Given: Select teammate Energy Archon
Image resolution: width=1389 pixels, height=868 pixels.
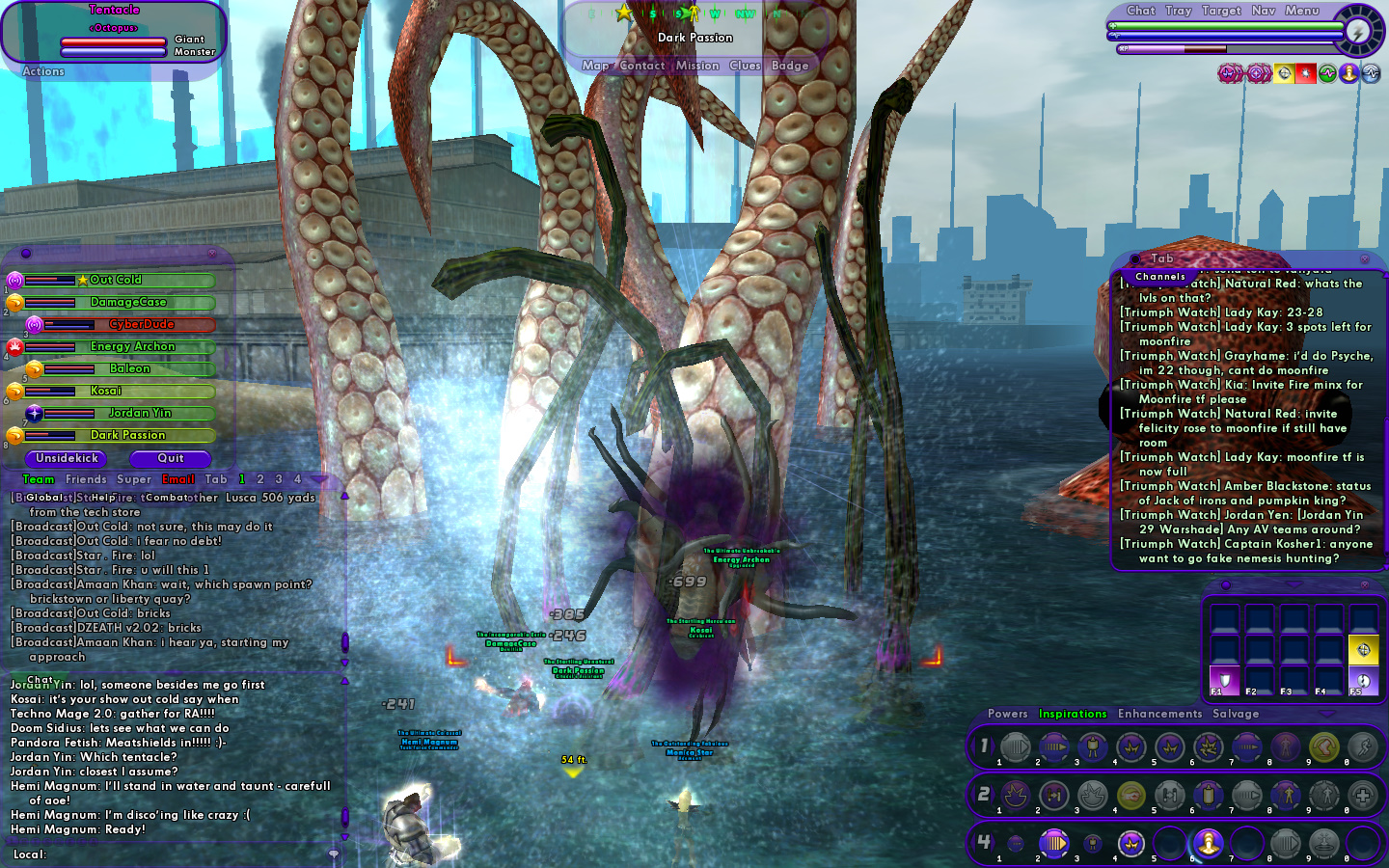Looking at the screenshot, I should [x=133, y=346].
